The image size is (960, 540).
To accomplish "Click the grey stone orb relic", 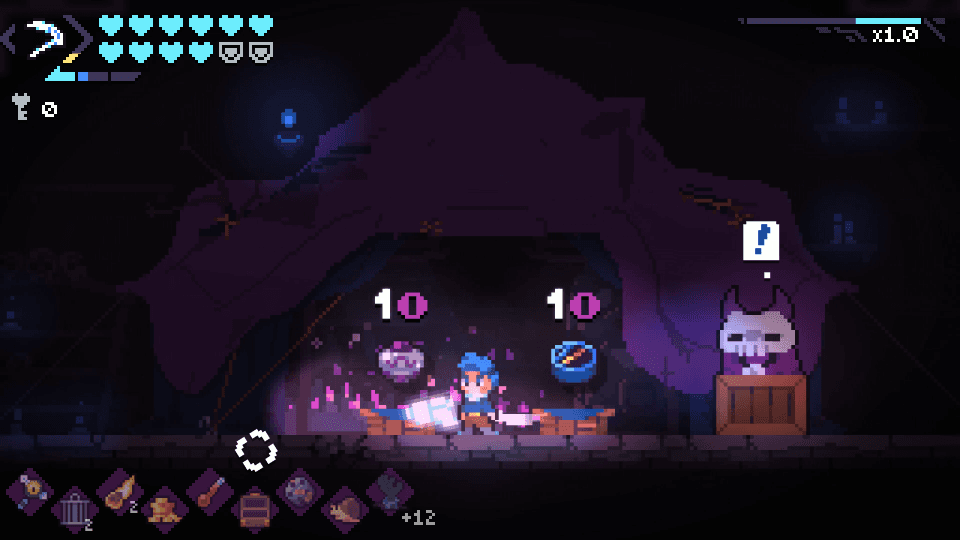I will tap(299, 492).
